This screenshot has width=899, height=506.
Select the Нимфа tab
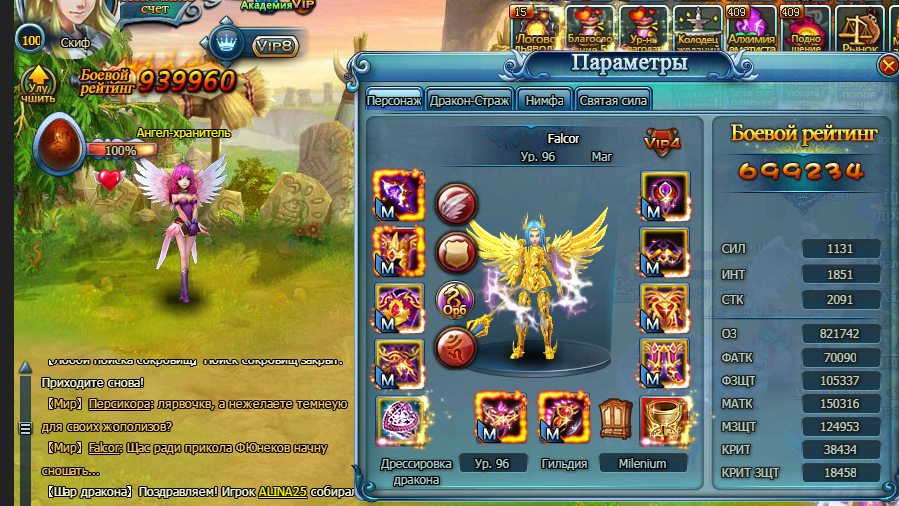point(546,100)
